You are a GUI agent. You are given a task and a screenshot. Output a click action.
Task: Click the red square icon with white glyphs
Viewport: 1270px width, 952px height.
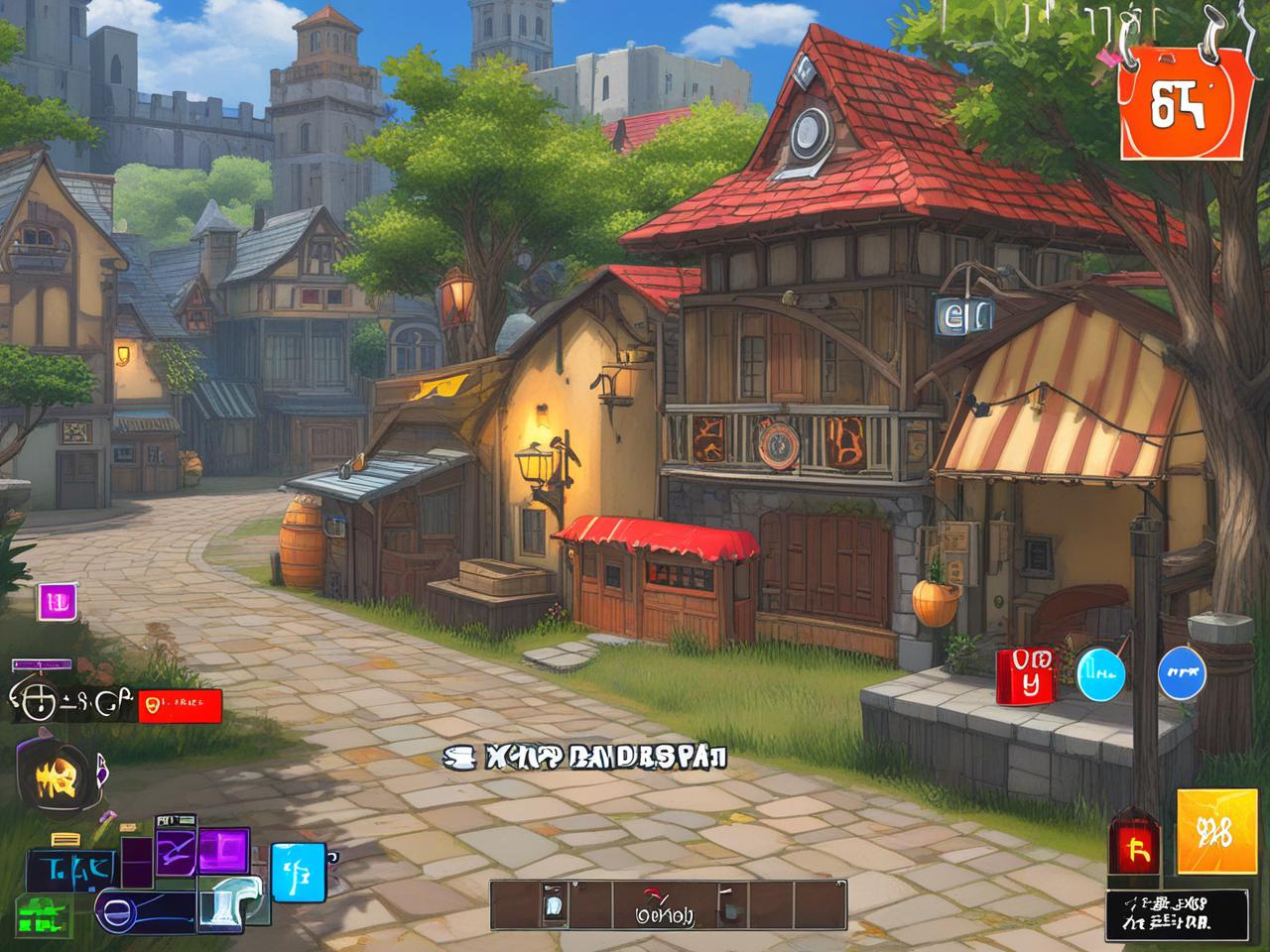(x=1025, y=676)
